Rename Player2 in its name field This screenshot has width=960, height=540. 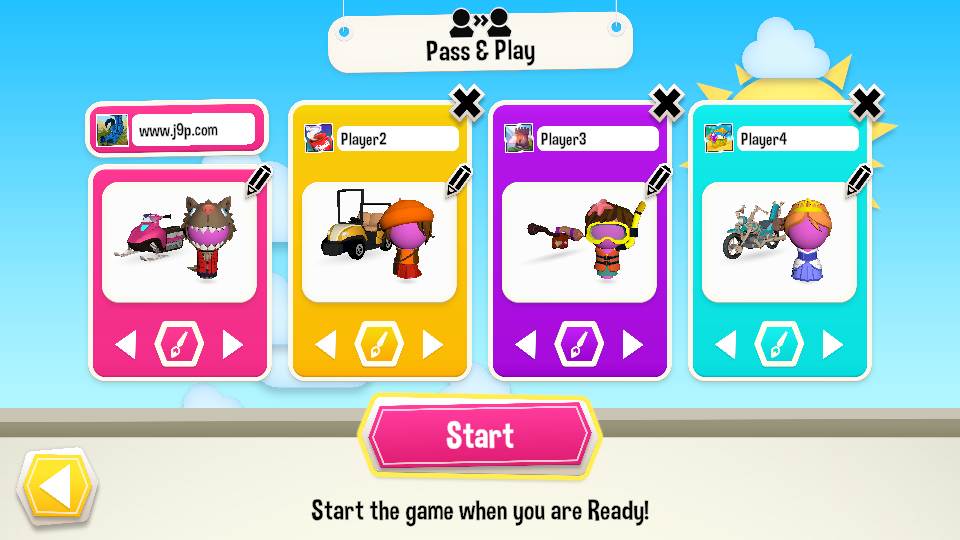396,139
